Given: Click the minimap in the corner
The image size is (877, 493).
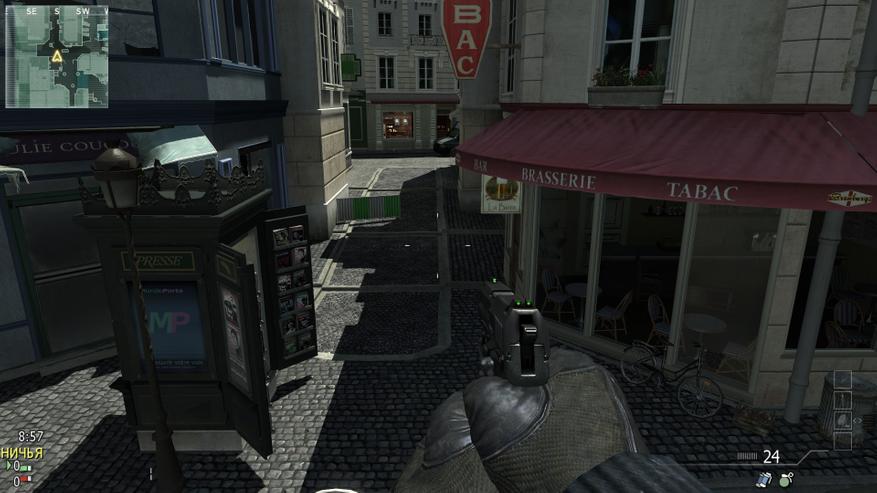Looking at the screenshot, I should (57, 55).
